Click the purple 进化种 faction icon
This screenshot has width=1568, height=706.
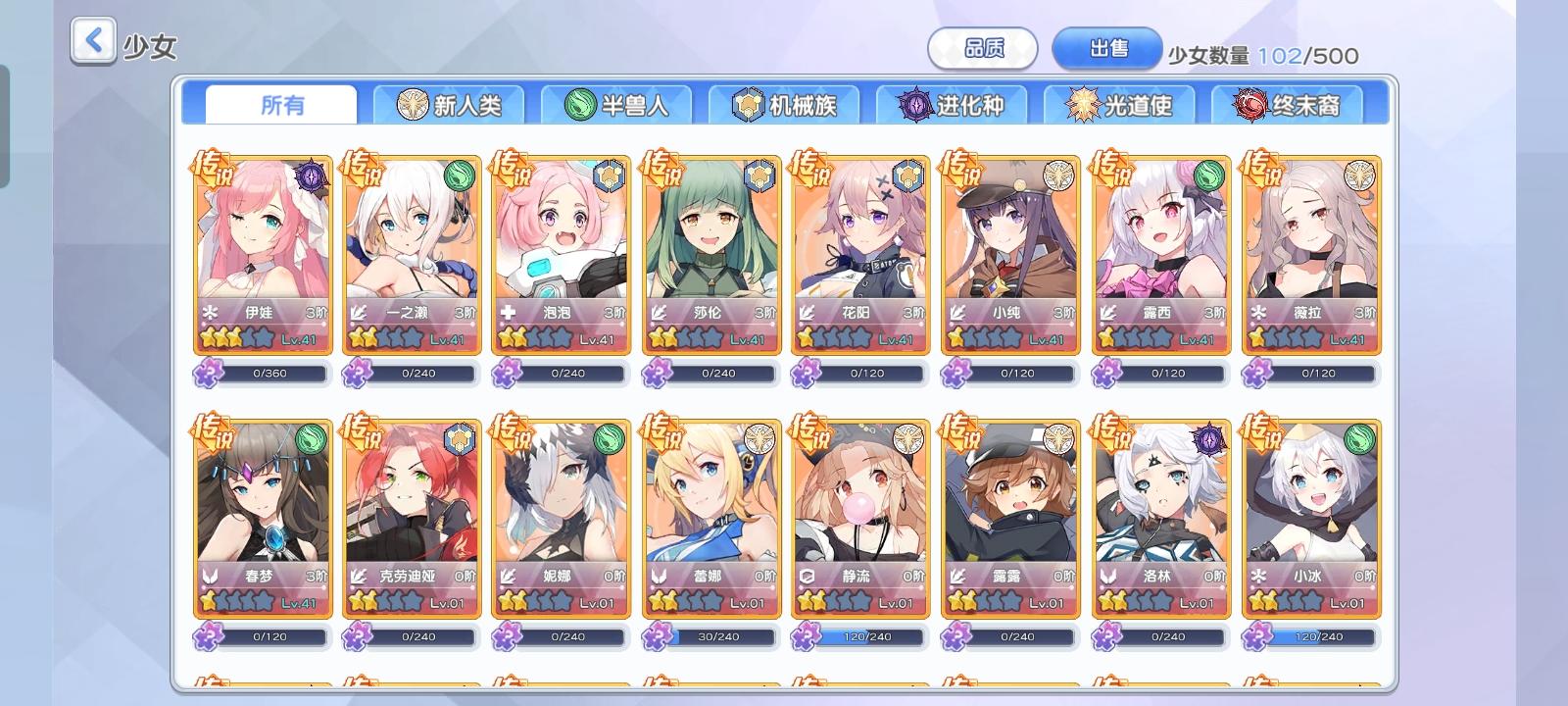pos(917,105)
